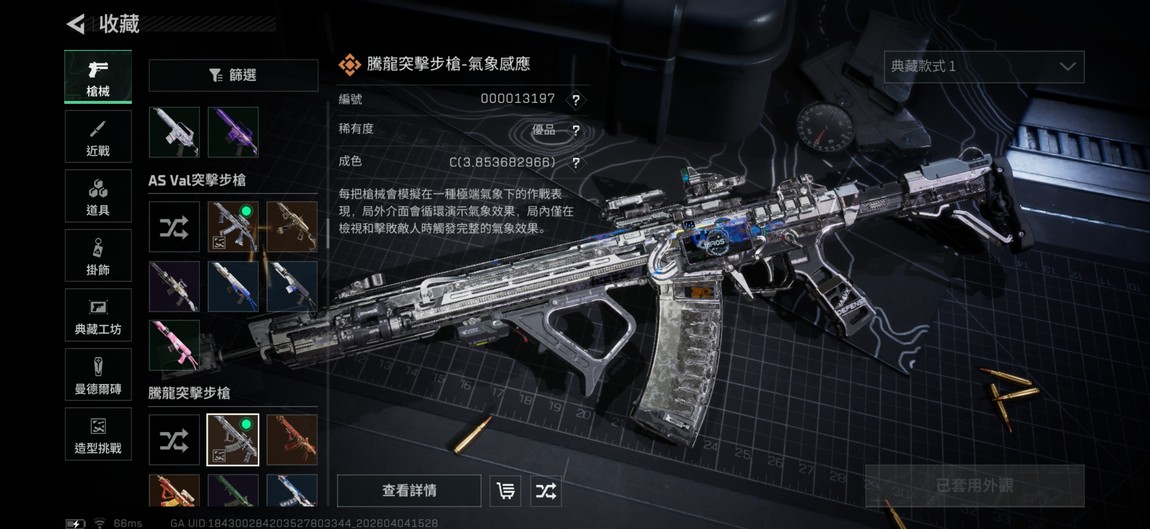
Task: Click shuffle icon beside the cart button
Action: (546, 491)
